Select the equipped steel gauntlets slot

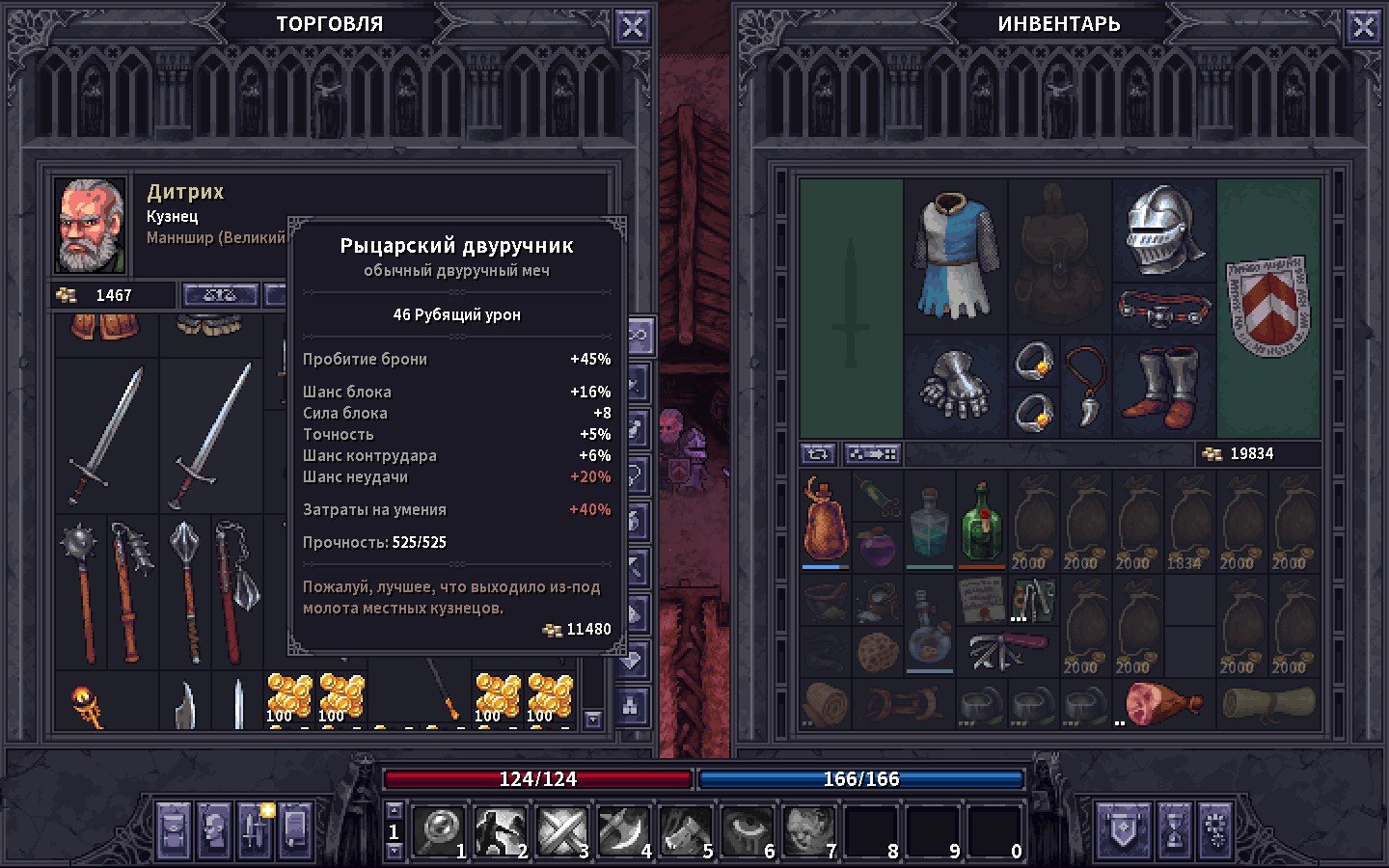pyautogui.click(x=955, y=386)
